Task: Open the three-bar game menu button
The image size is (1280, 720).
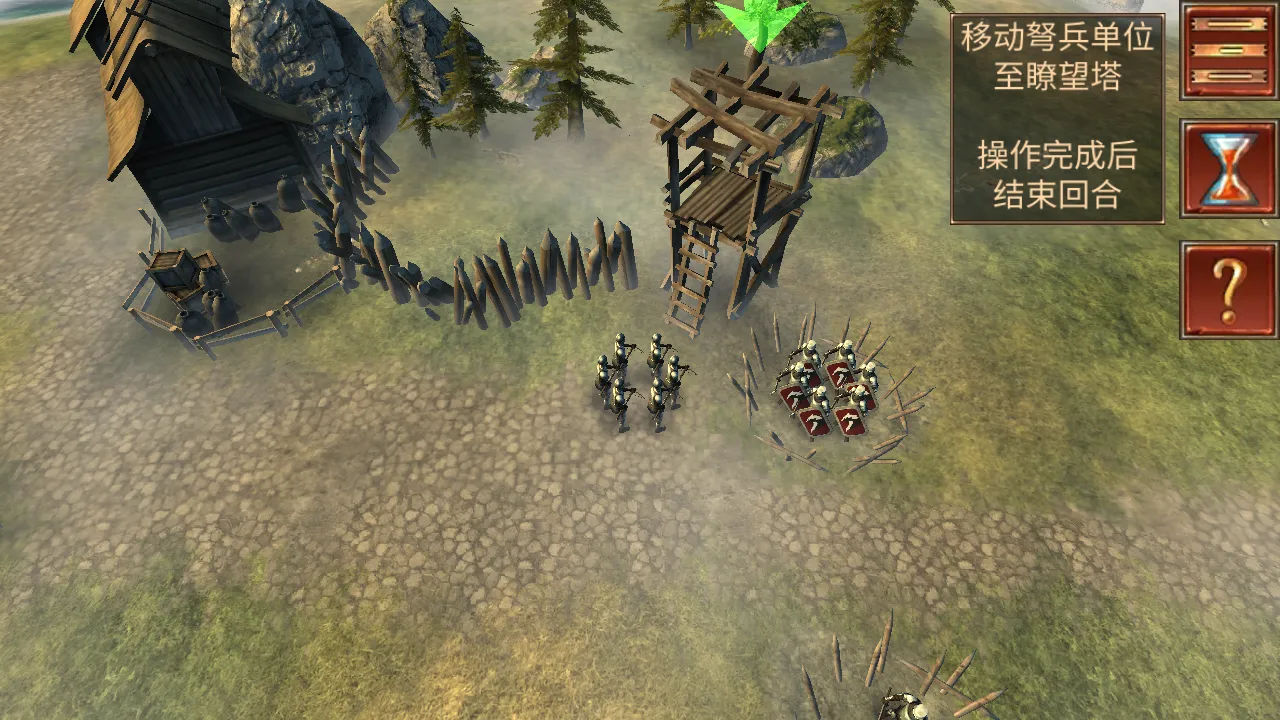Action: [1228, 50]
